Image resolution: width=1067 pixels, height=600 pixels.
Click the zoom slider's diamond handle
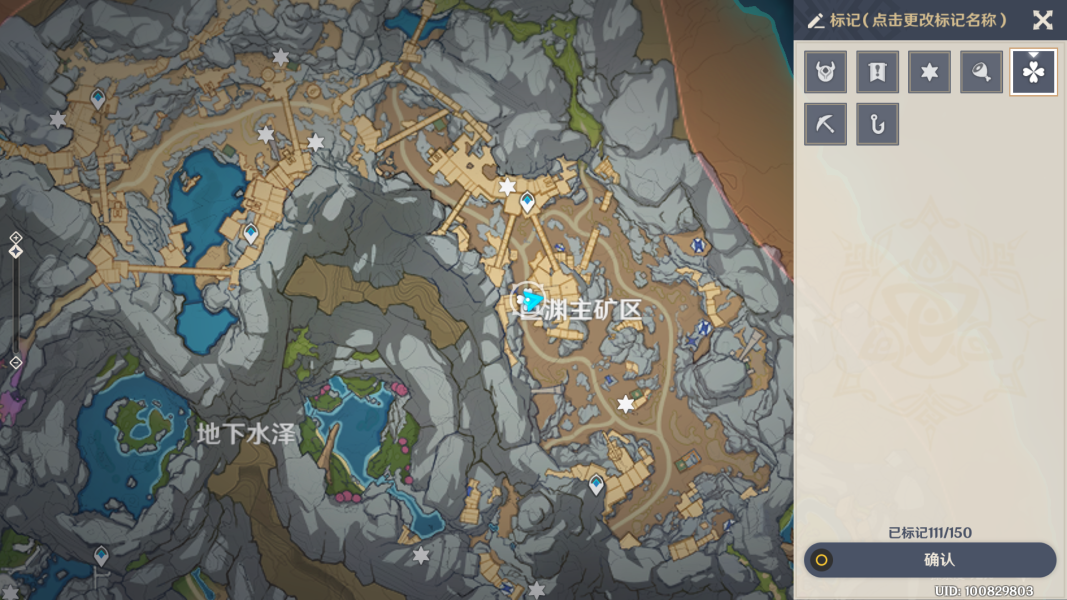[16, 251]
